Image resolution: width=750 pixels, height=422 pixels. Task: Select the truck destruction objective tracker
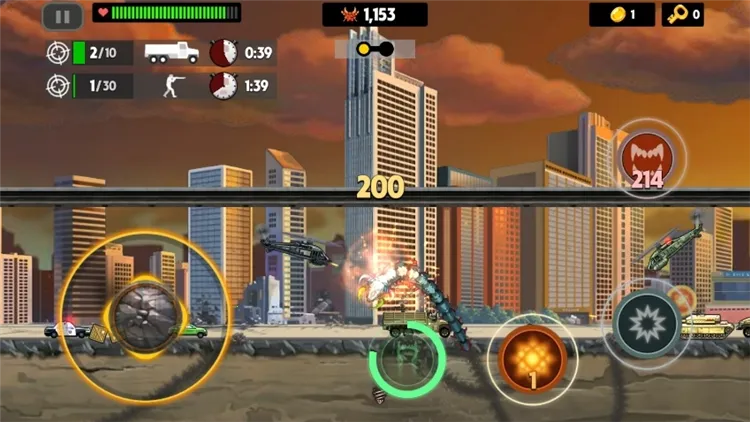pyautogui.click(x=160, y=53)
